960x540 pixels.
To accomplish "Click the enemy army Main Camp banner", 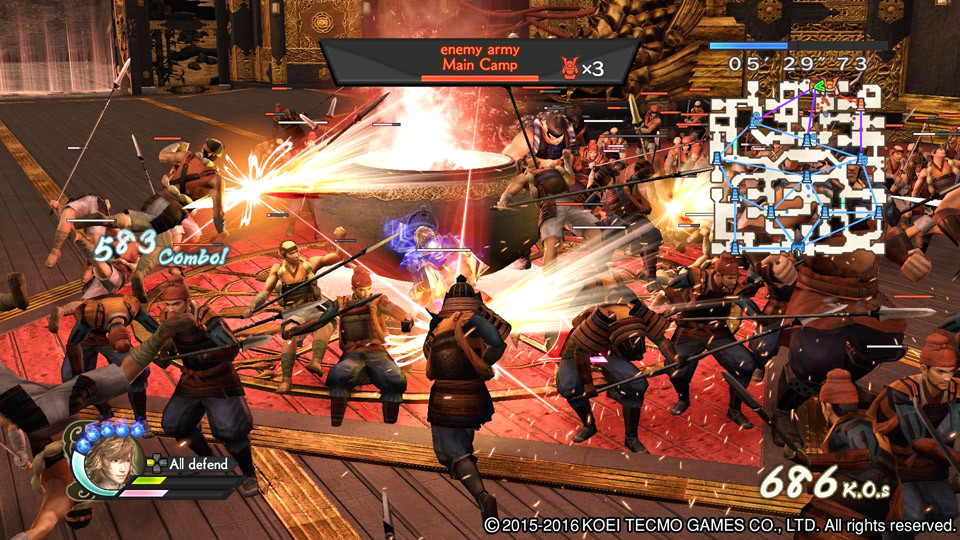I will pos(479,60).
